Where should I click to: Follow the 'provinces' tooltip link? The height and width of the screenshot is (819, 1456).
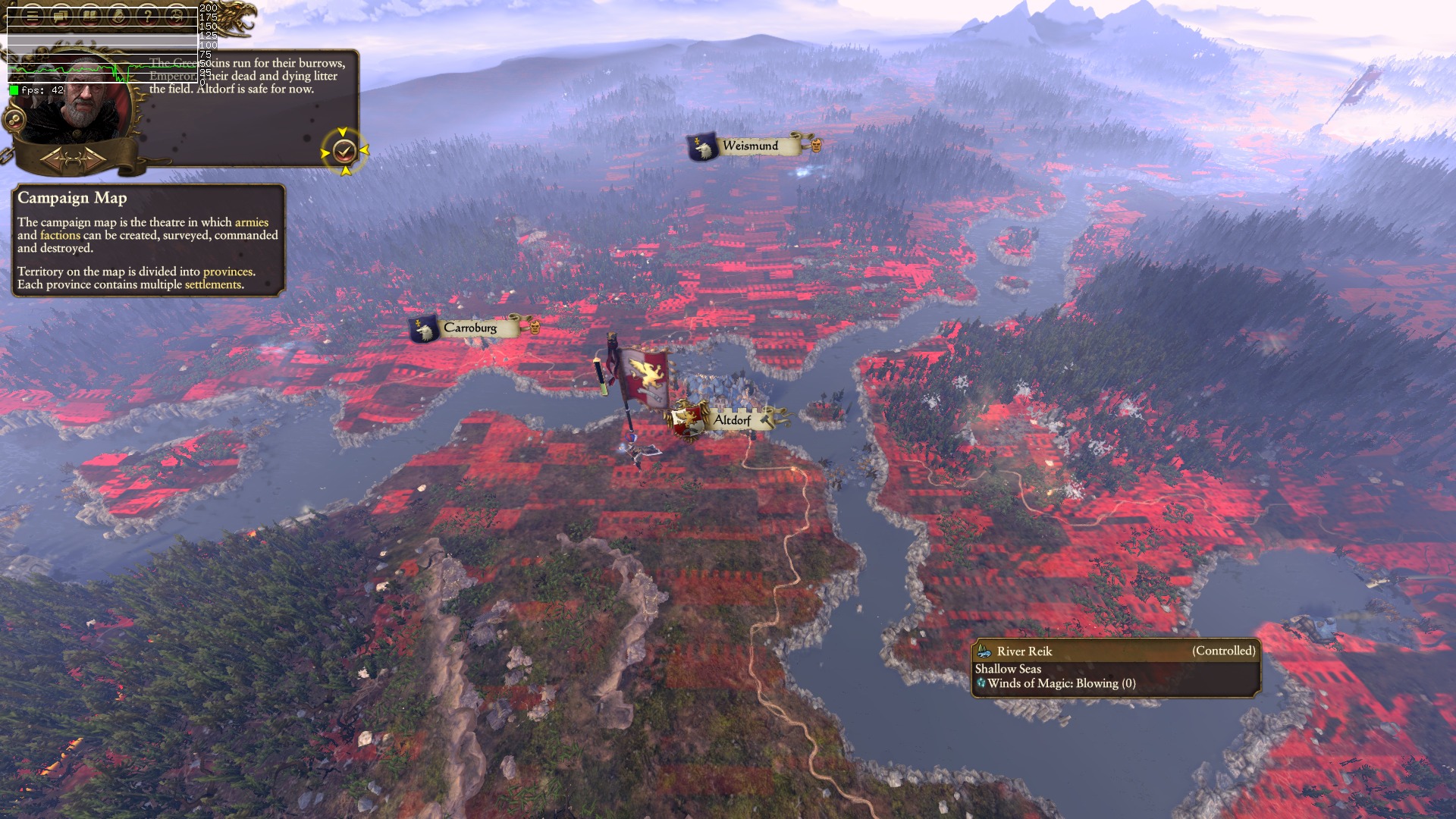(x=227, y=271)
